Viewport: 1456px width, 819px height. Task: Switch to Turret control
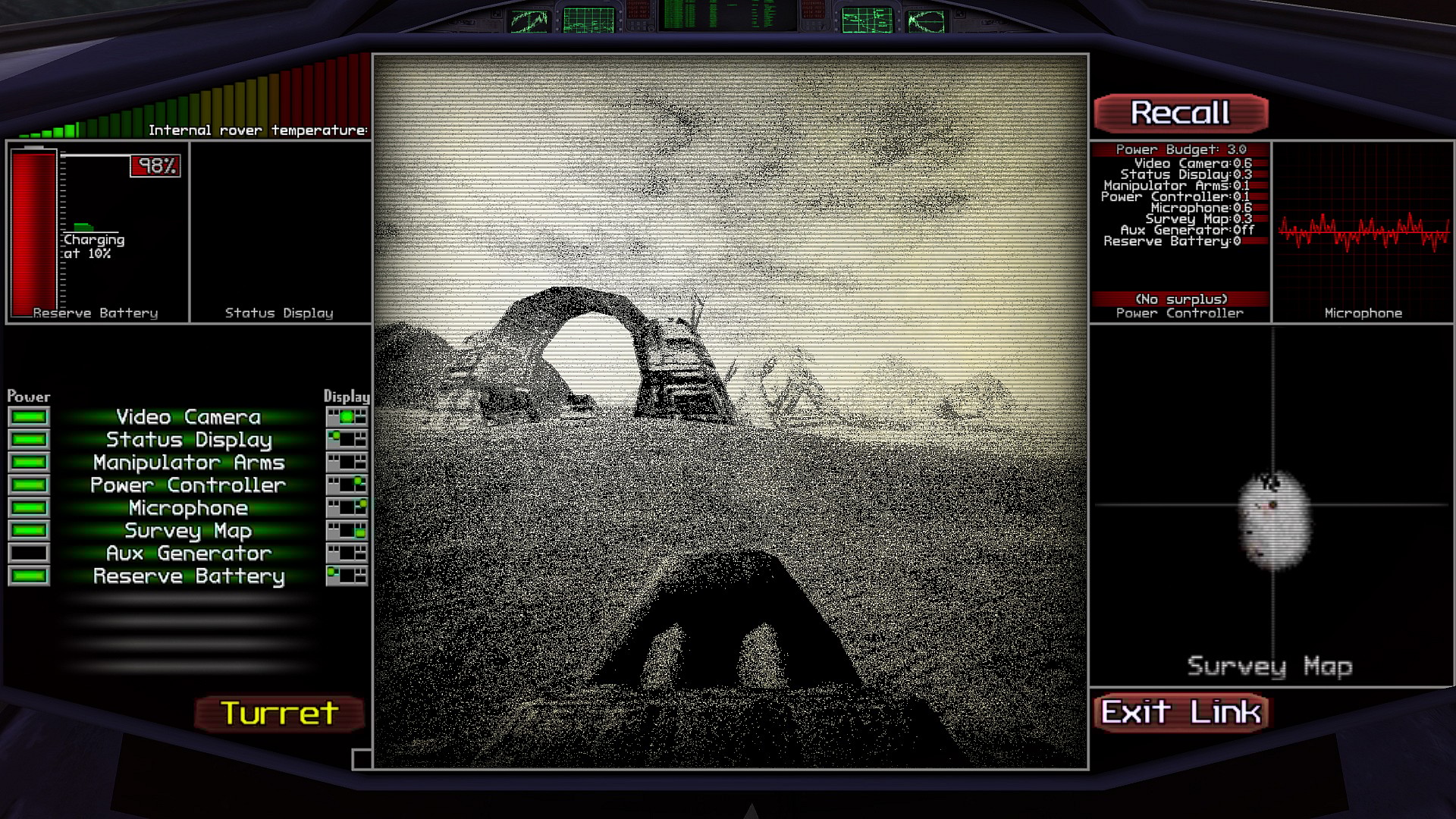(x=279, y=714)
